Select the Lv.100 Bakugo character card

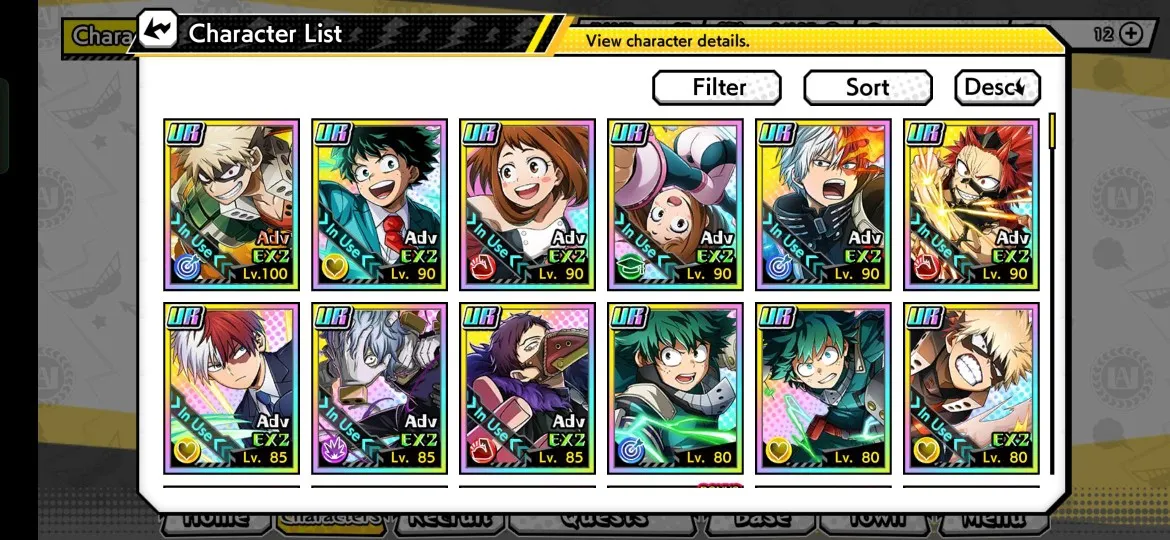(232, 205)
